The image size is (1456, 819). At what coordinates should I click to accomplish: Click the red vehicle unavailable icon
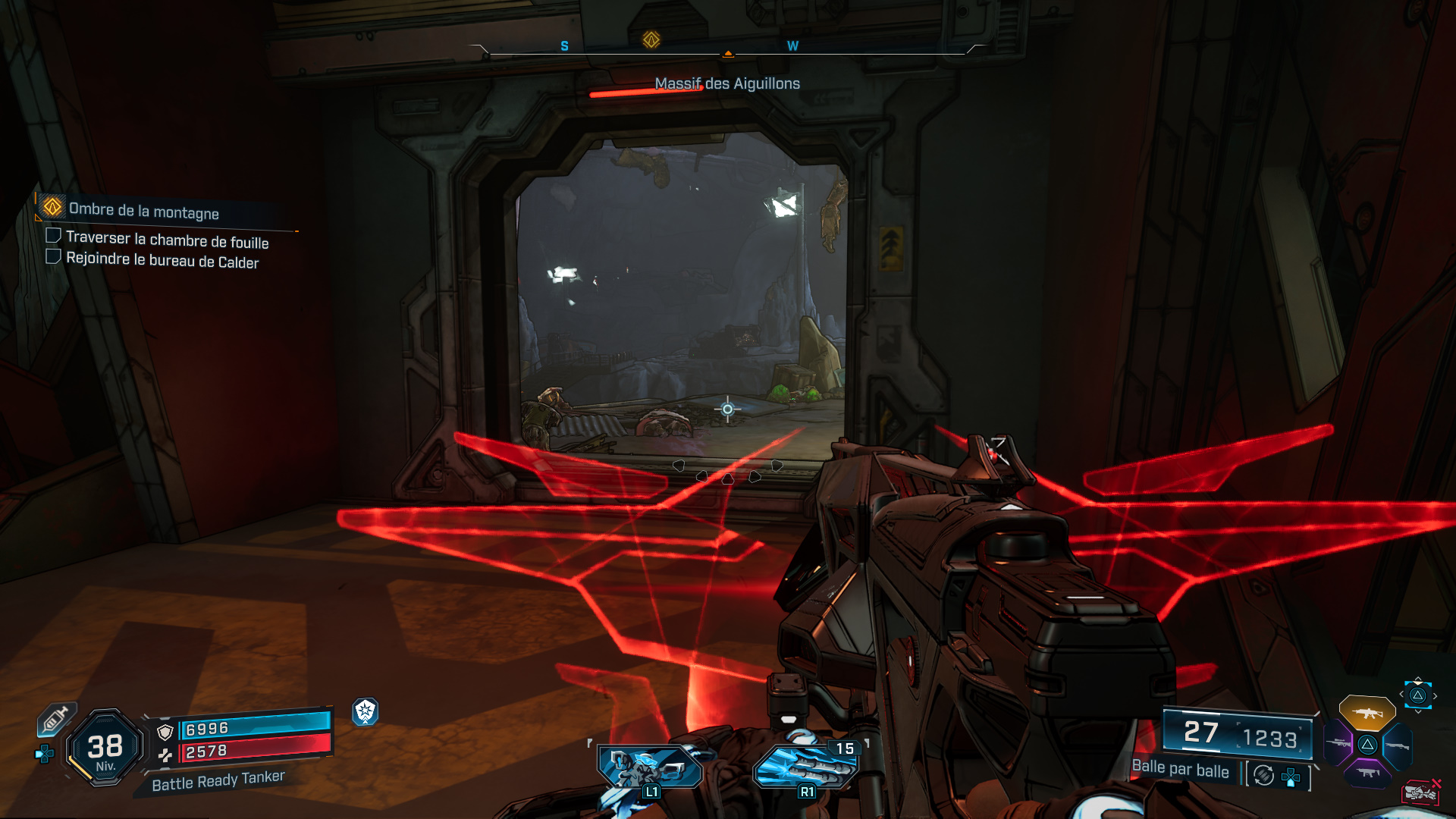tap(1420, 792)
